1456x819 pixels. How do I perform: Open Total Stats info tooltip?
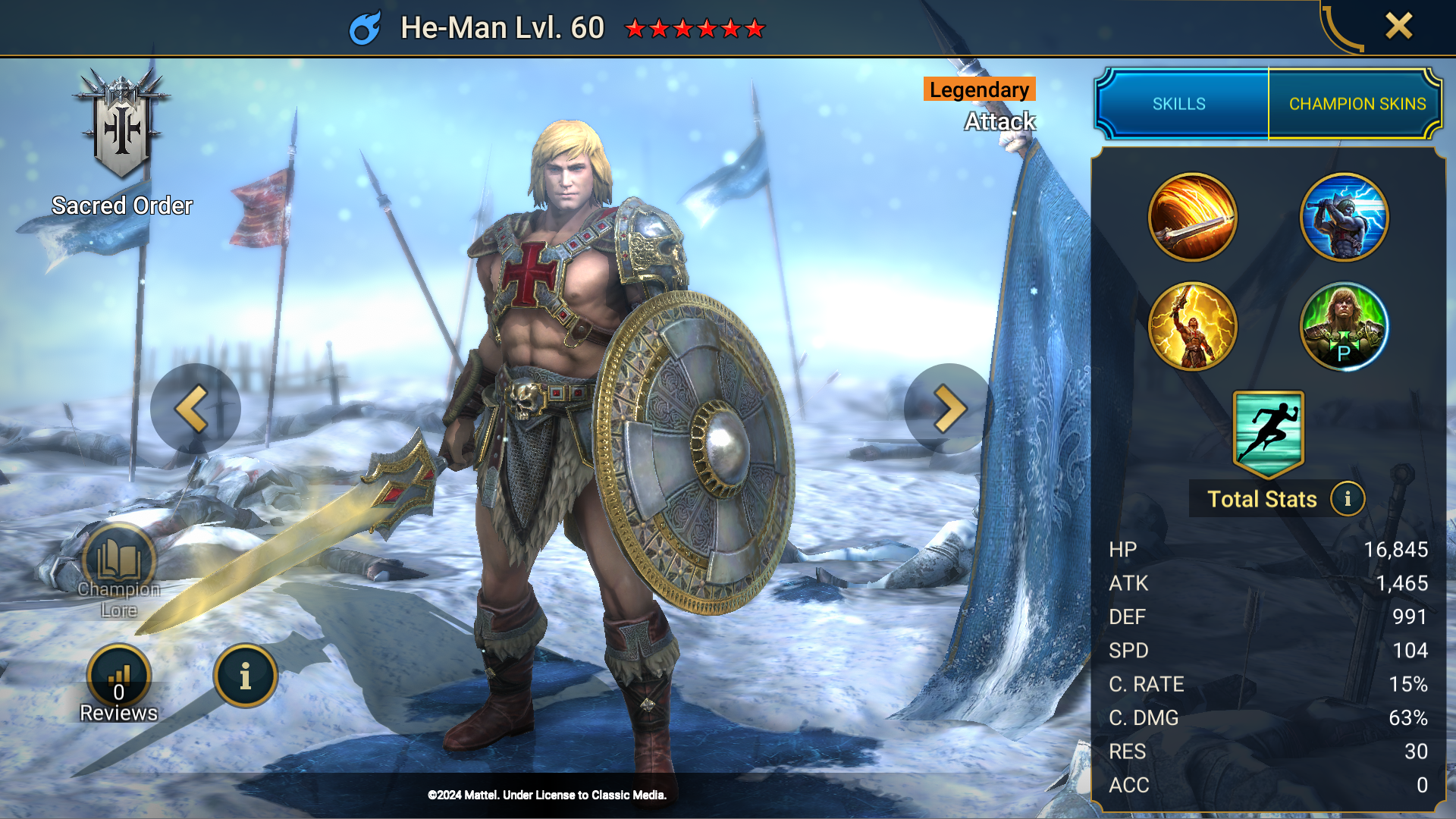[x=1349, y=499]
